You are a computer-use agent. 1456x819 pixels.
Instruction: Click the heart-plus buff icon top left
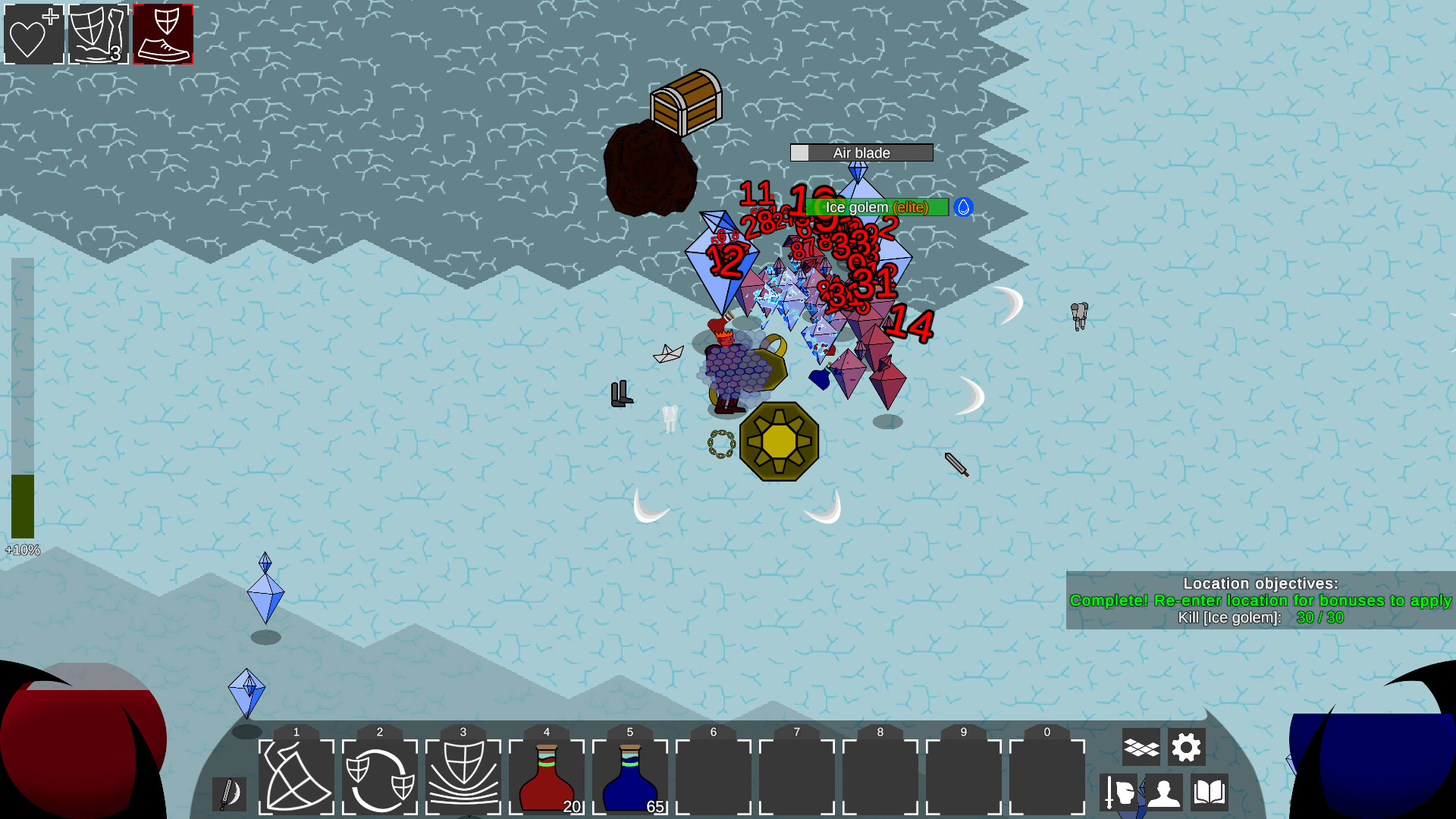coord(33,33)
